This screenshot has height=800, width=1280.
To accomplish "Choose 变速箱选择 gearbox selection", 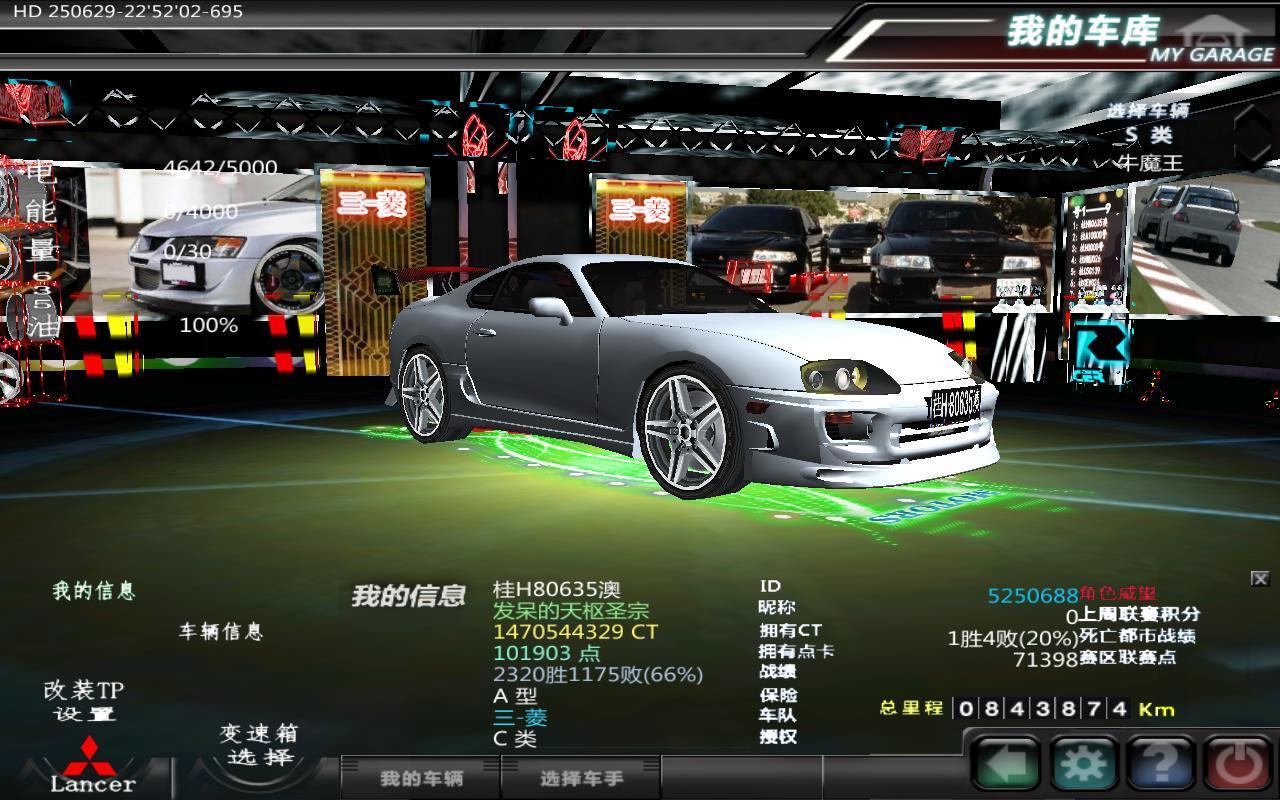I will pyautogui.click(x=259, y=744).
